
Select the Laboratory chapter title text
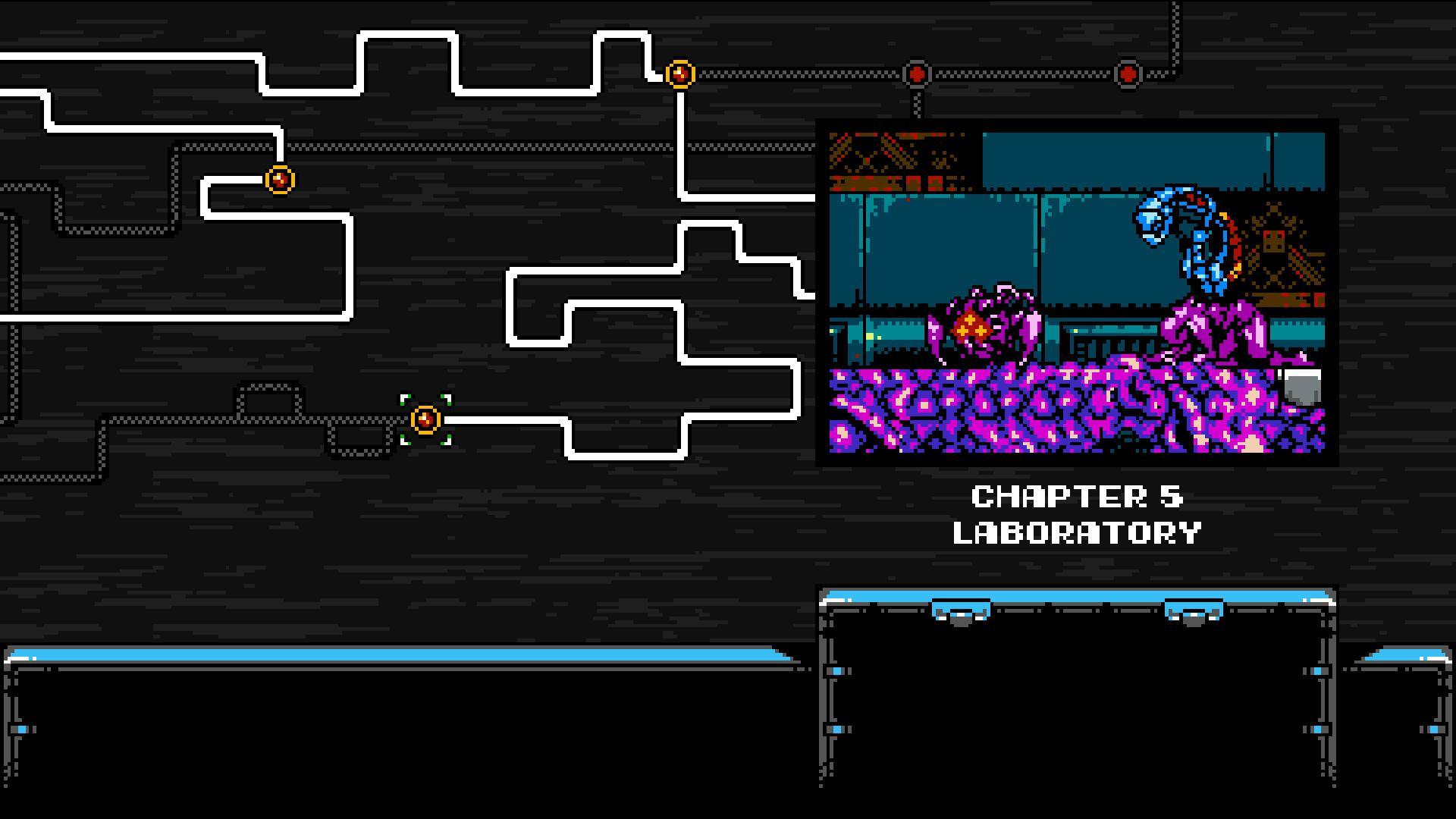[1077, 531]
